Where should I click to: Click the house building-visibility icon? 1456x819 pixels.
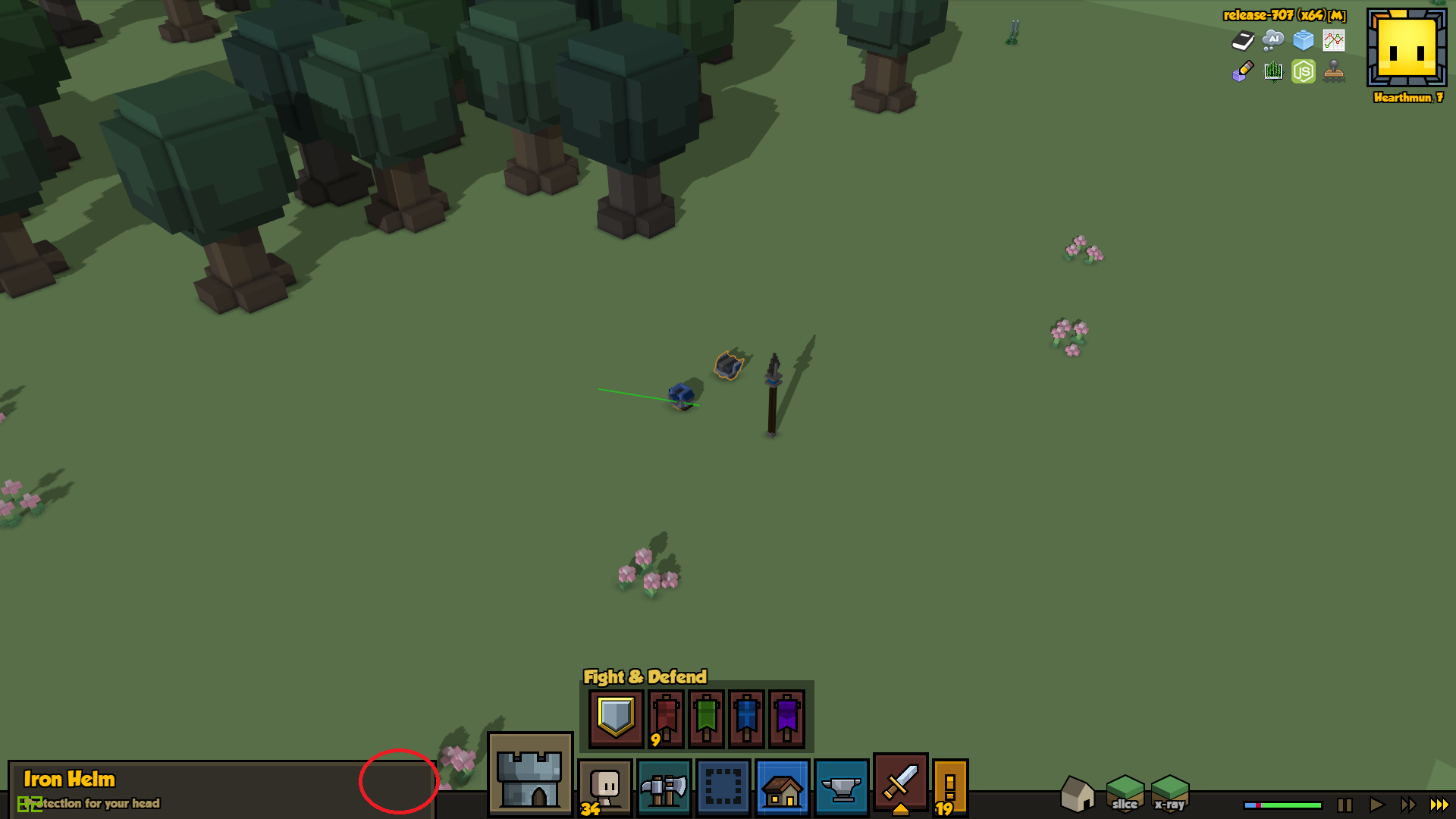point(1077,793)
